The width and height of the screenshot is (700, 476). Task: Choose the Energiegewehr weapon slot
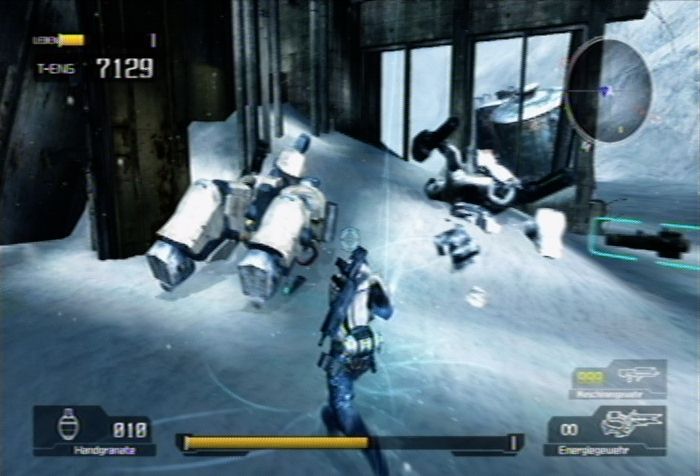coord(606,428)
